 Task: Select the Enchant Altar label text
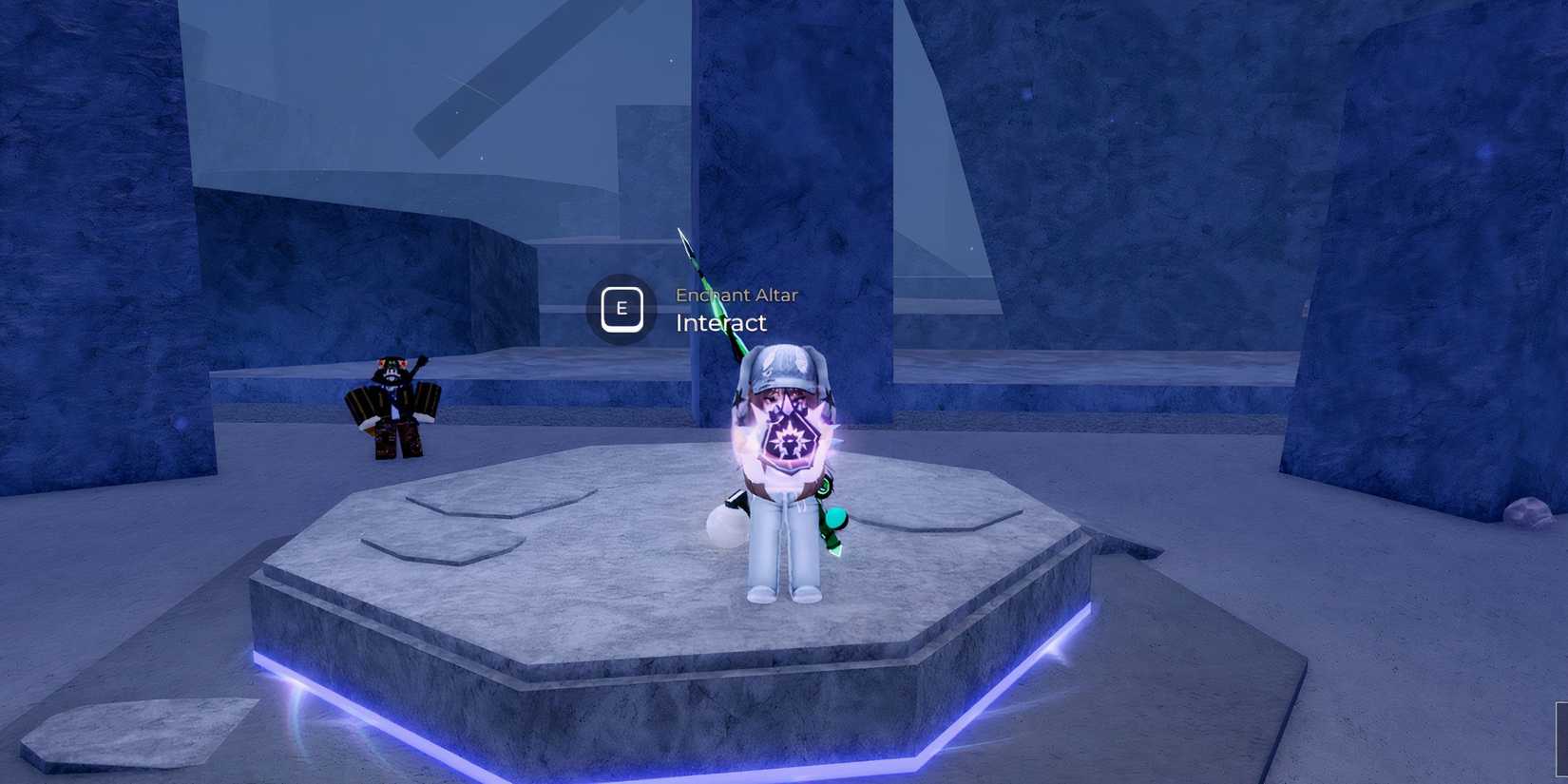tap(736, 295)
